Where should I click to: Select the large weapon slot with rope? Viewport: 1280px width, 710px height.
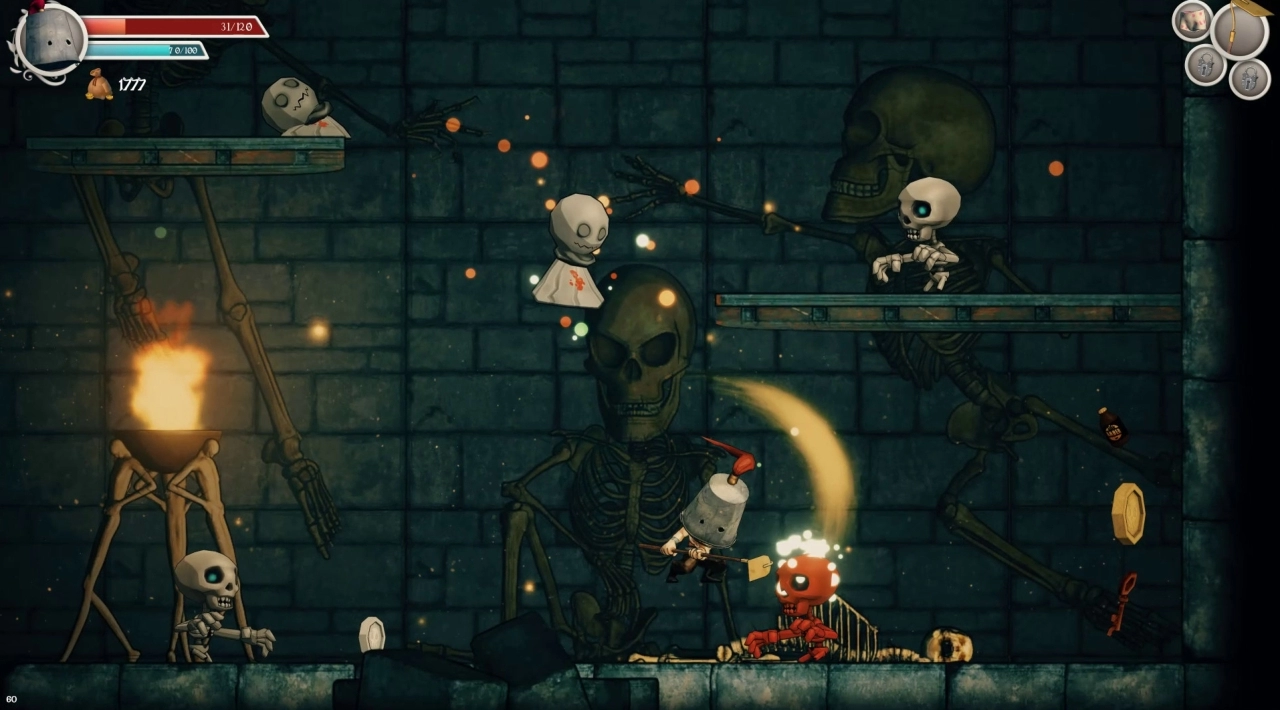(1239, 31)
